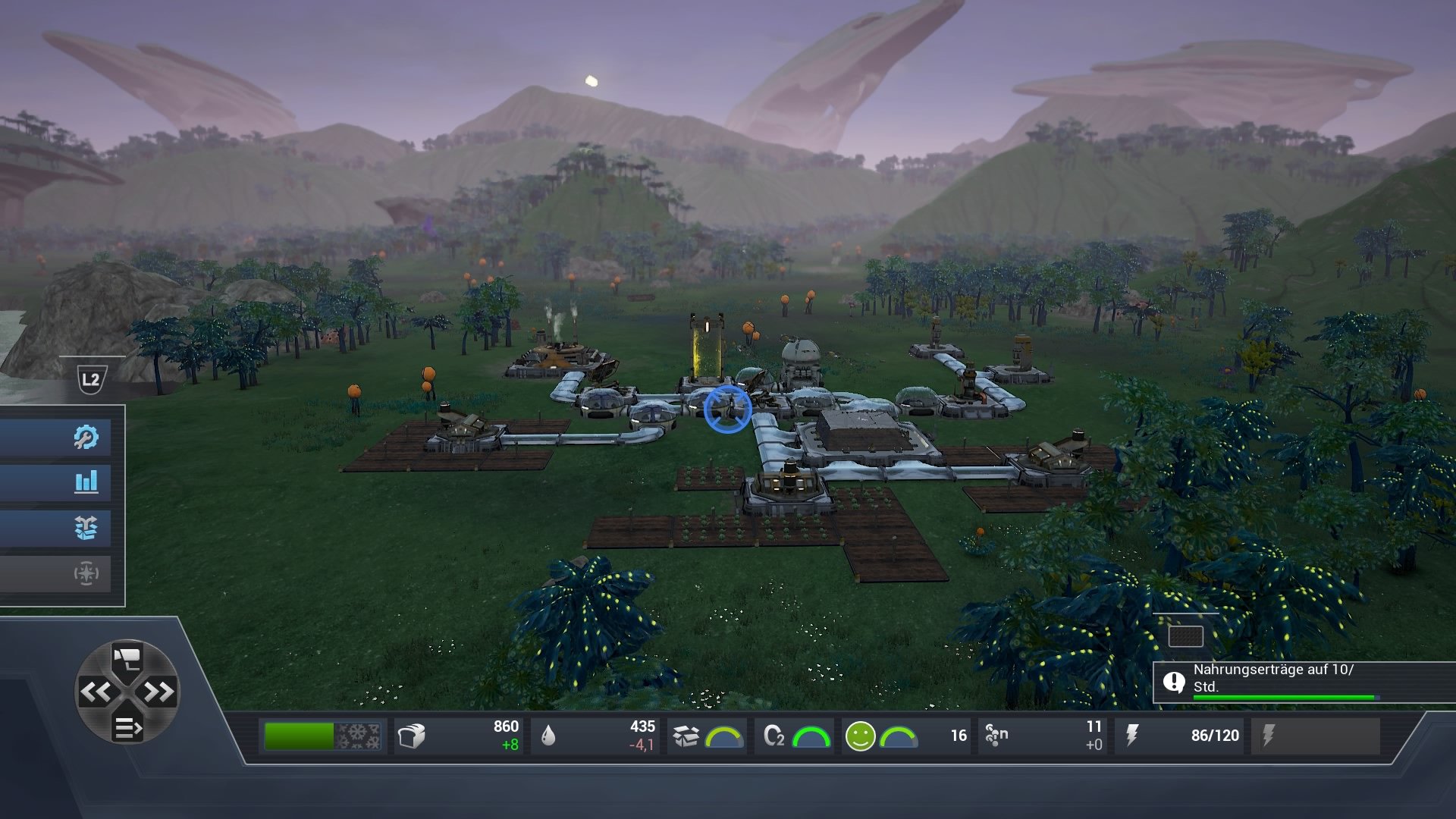Click the nanites resource icon
Image resolution: width=1456 pixels, height=819 pixels.
click(x=995, y=733)
